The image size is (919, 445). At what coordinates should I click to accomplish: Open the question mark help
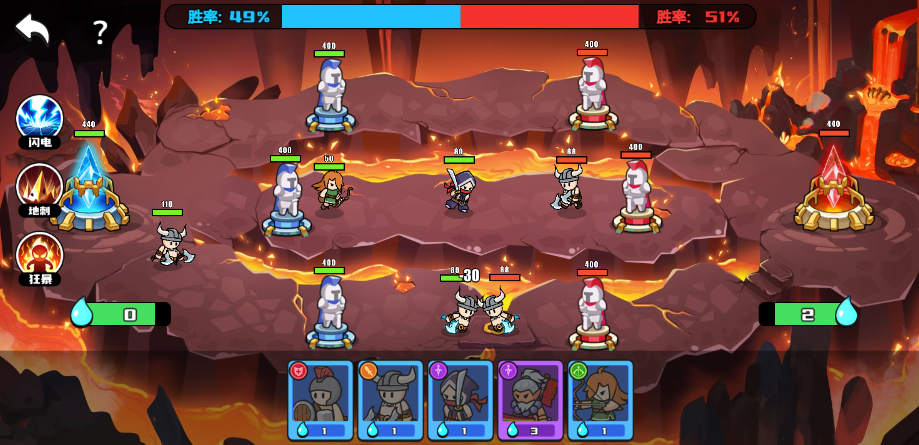(99, 33)
